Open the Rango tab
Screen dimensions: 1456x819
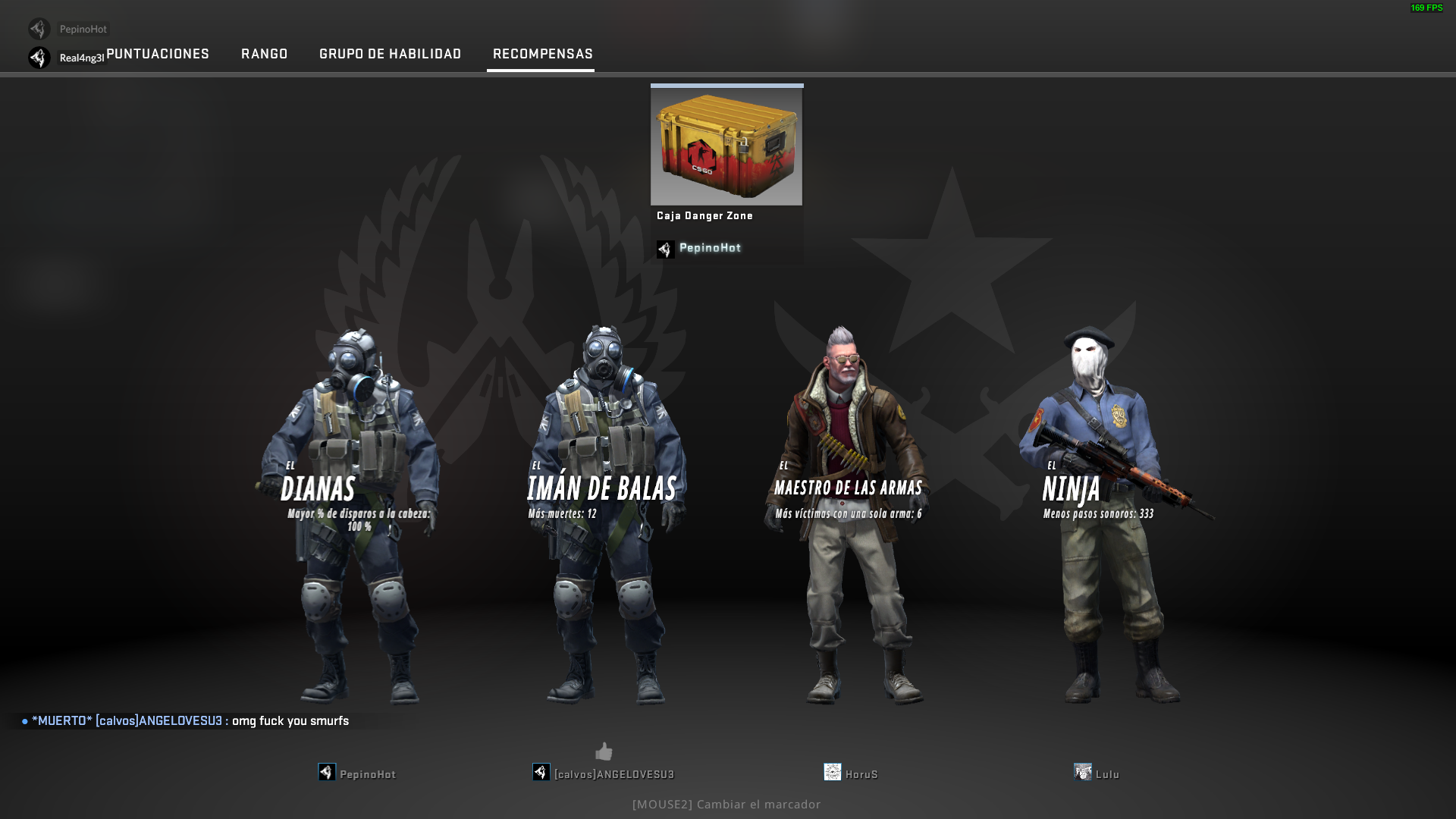pos(264,54)
